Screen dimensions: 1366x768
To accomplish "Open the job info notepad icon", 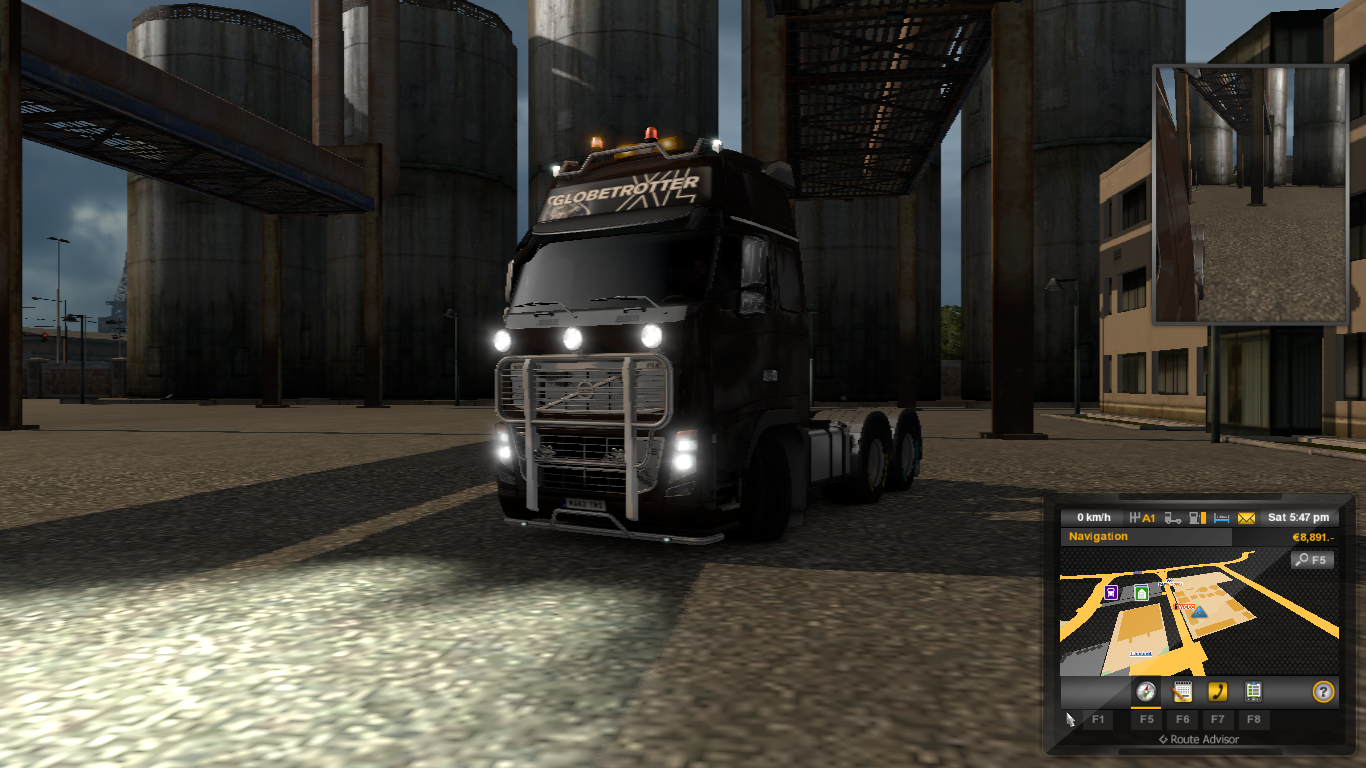I will [x=1181, y=692].
